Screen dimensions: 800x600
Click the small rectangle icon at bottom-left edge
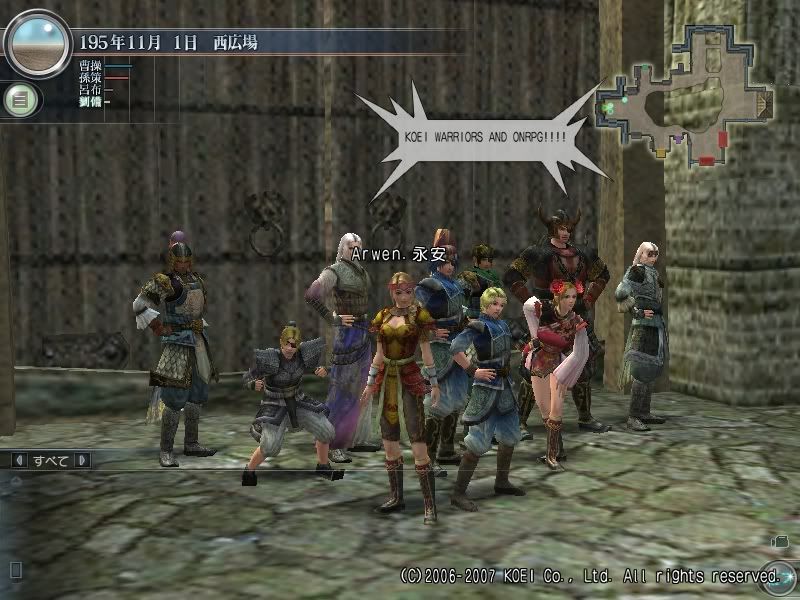pyautogui.click(x=15, y=570)
